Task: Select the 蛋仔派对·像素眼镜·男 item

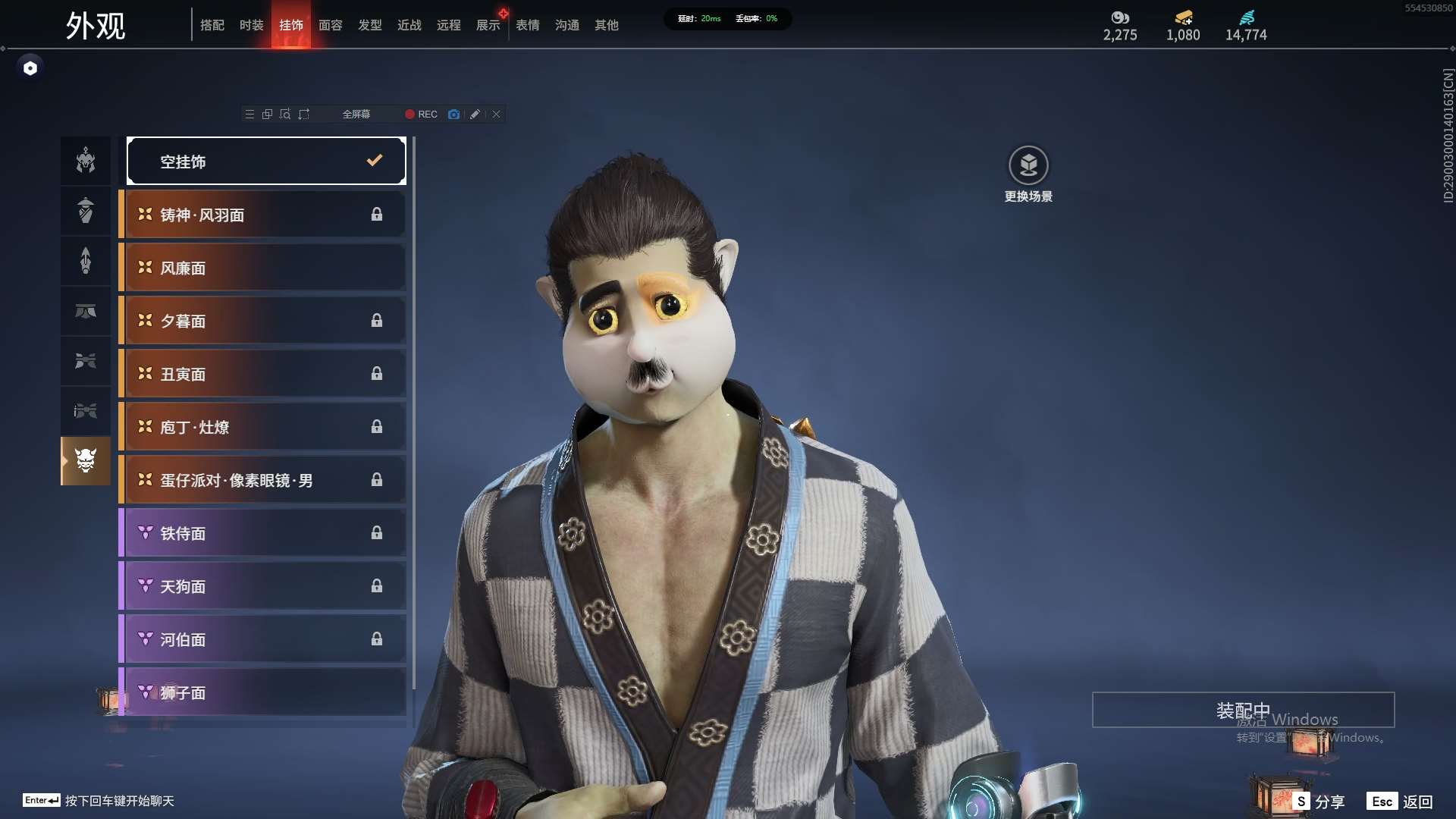Action: pos(262,480)
